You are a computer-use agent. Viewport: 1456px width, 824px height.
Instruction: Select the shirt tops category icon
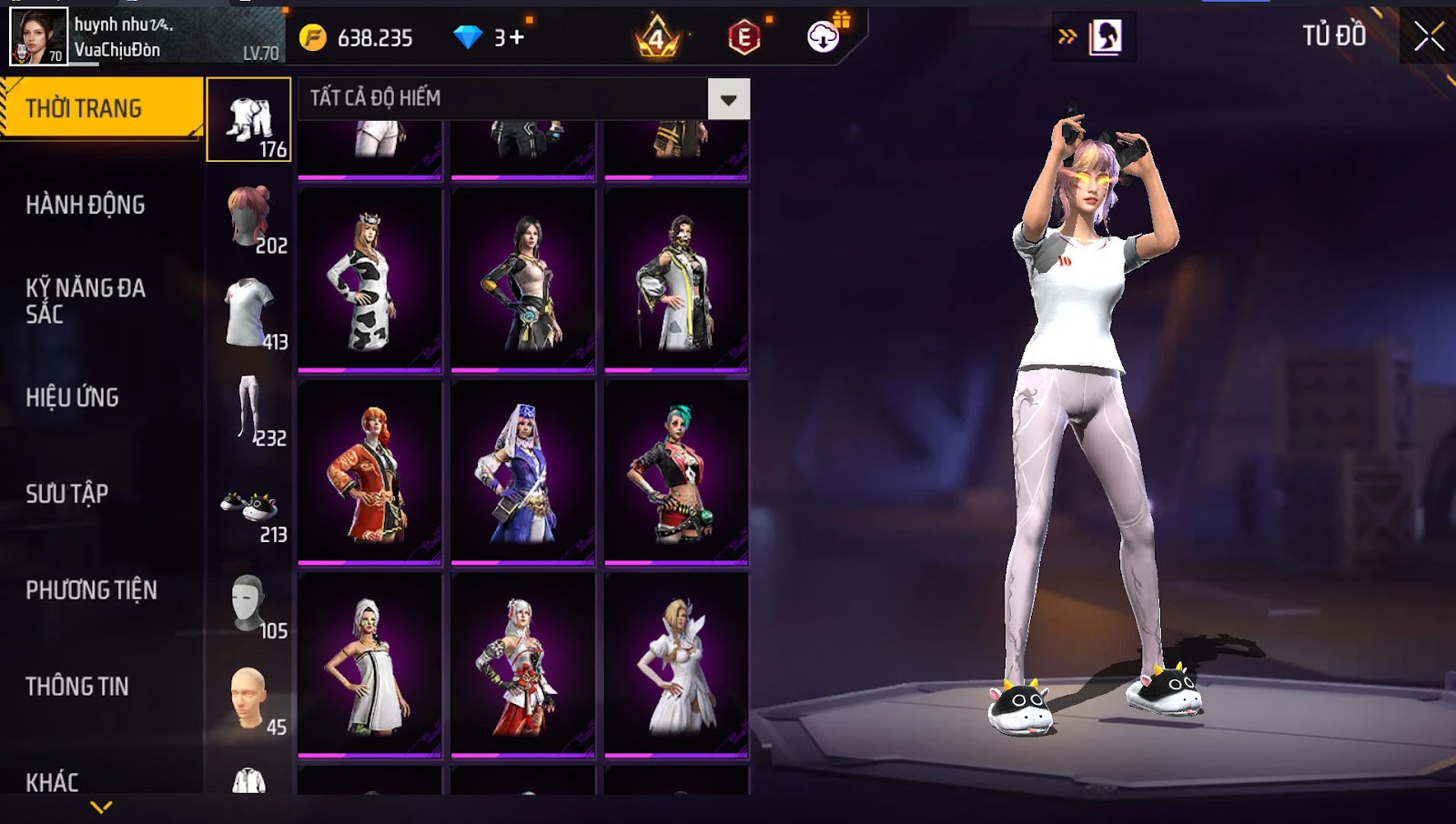(248, 313)
